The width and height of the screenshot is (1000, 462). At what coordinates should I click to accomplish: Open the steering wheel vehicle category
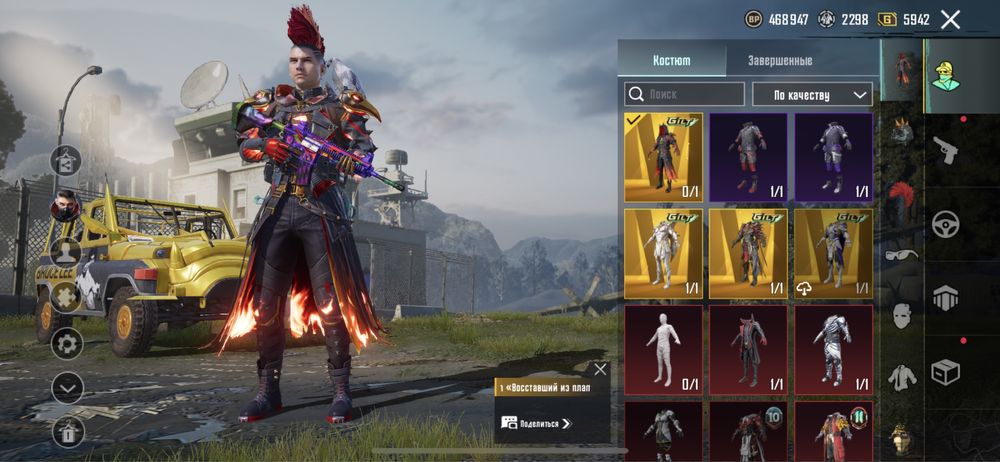click(x=945, y=223)
